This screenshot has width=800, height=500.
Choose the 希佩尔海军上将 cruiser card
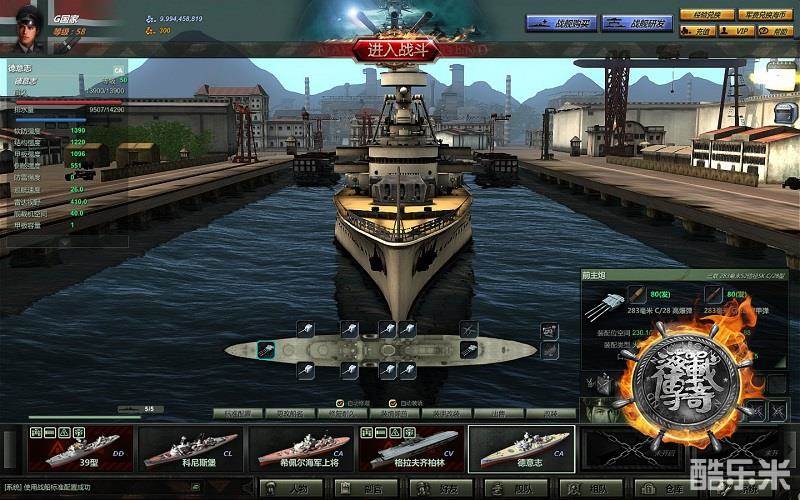pyautogui.click(x=299, y=449)
